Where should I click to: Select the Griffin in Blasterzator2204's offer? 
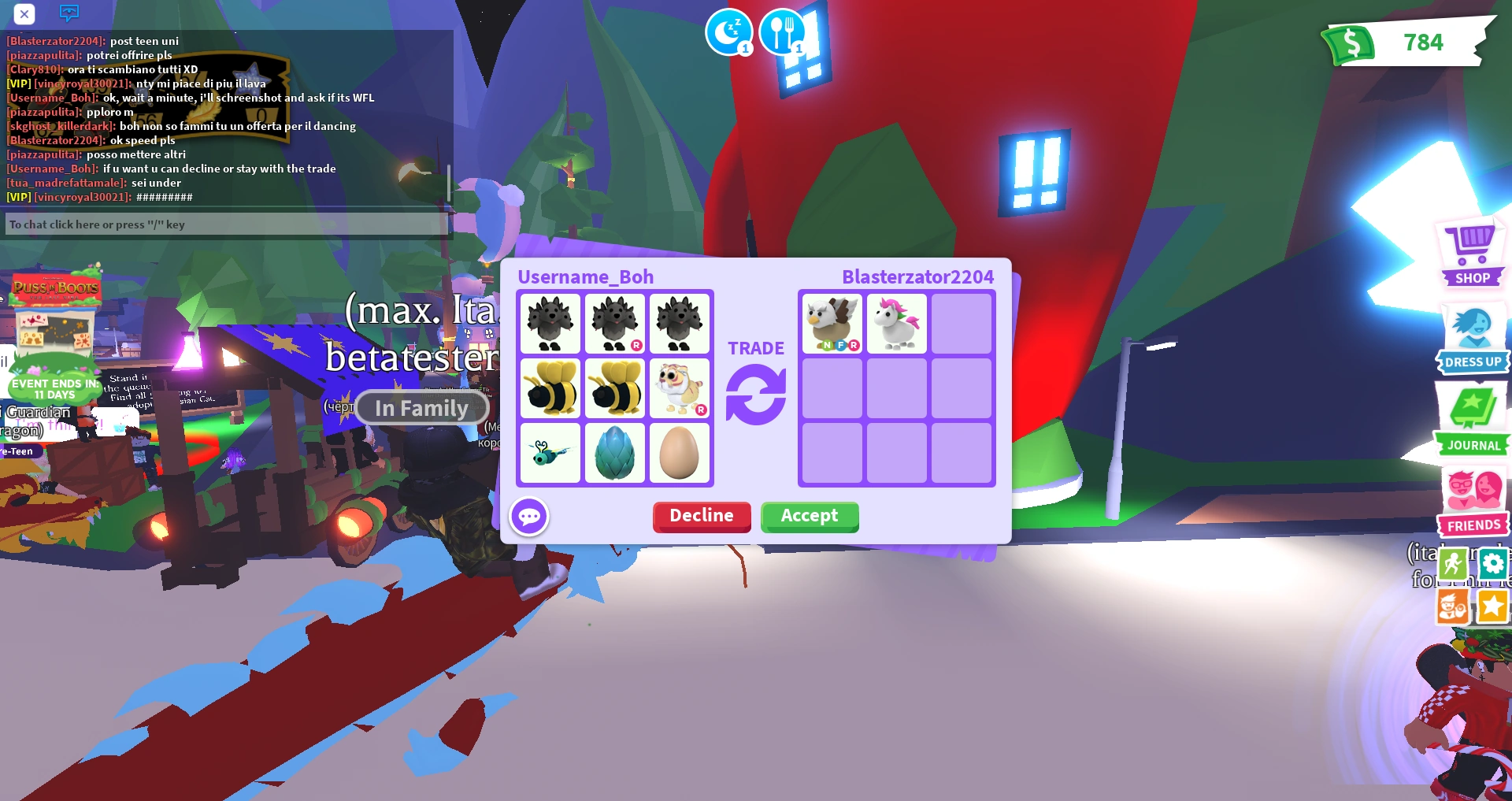pos(832,322)
